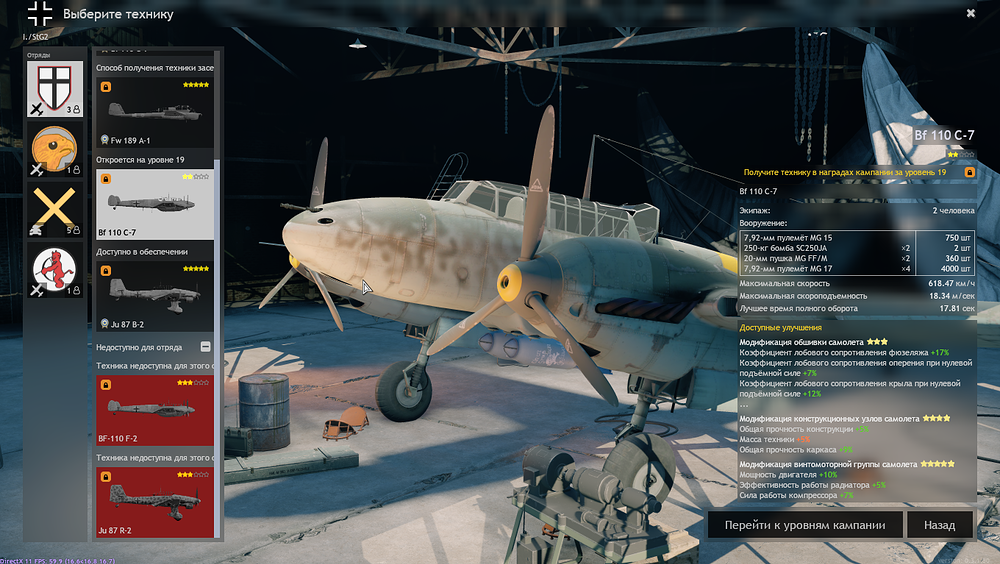Select the yellow crossed emblem squad
Viewport: 1000px width, 564px height.
[55, 212]
